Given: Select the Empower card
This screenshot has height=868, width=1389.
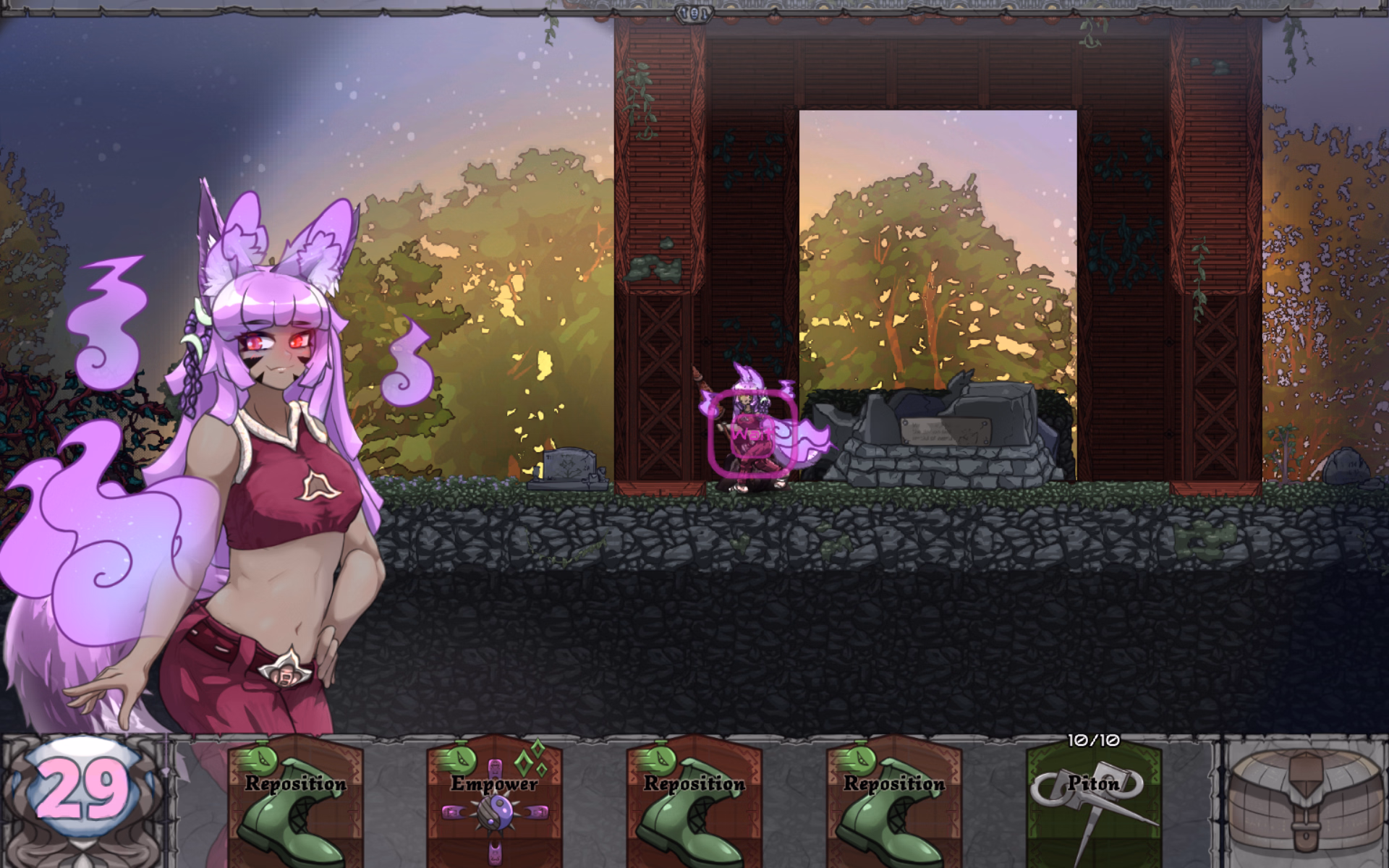Looking at the screenshot, I should click(495, 803).
